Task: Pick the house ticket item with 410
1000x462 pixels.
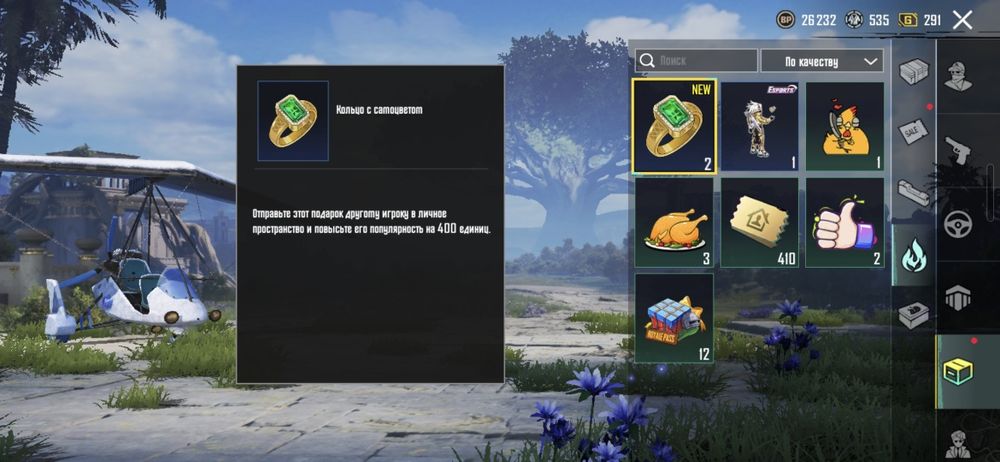Action: click(759, 222)
